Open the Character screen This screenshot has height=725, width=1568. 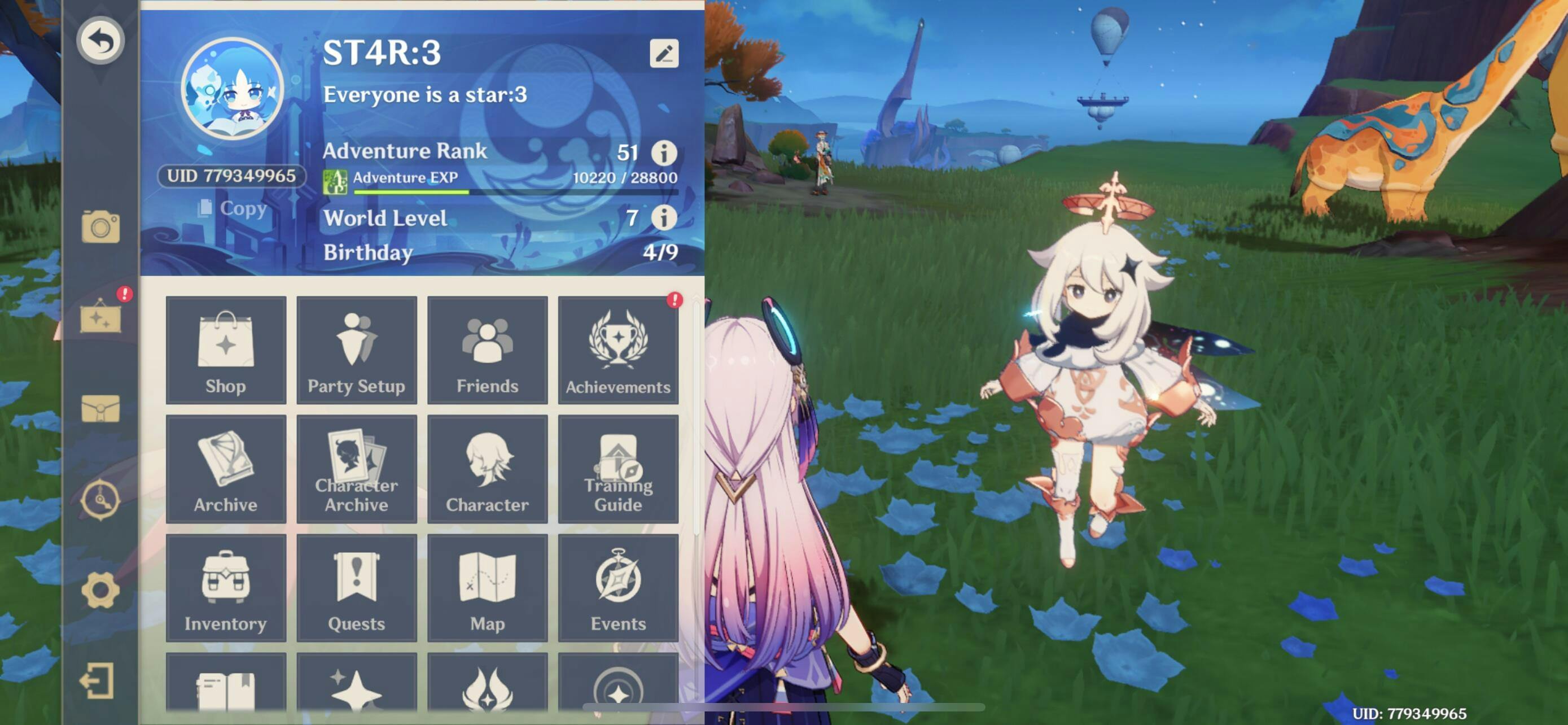pos(488,469)
